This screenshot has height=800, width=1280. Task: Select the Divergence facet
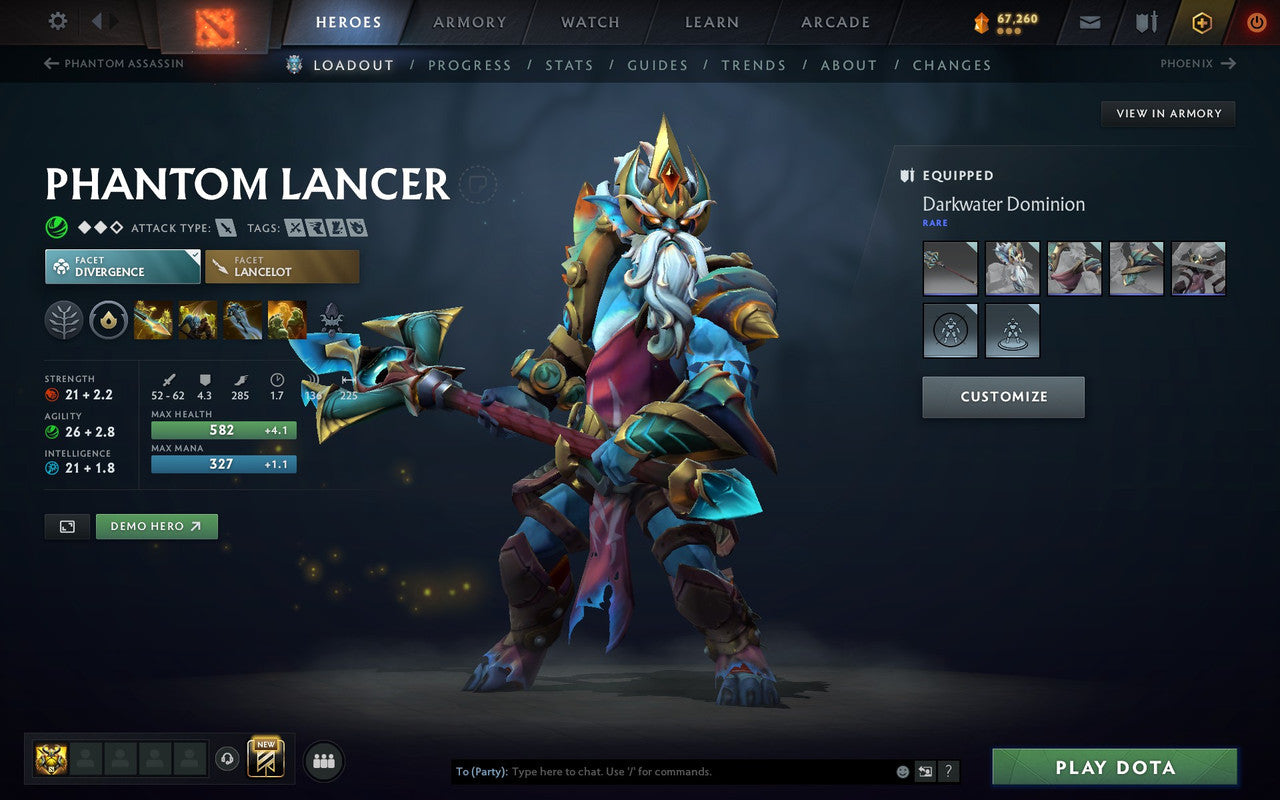click(122, 265)
